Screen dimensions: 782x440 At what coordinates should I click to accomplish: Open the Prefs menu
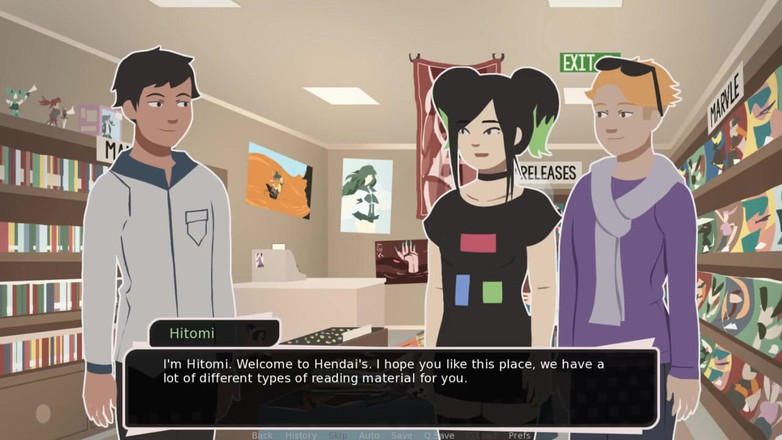pos(519,435)
